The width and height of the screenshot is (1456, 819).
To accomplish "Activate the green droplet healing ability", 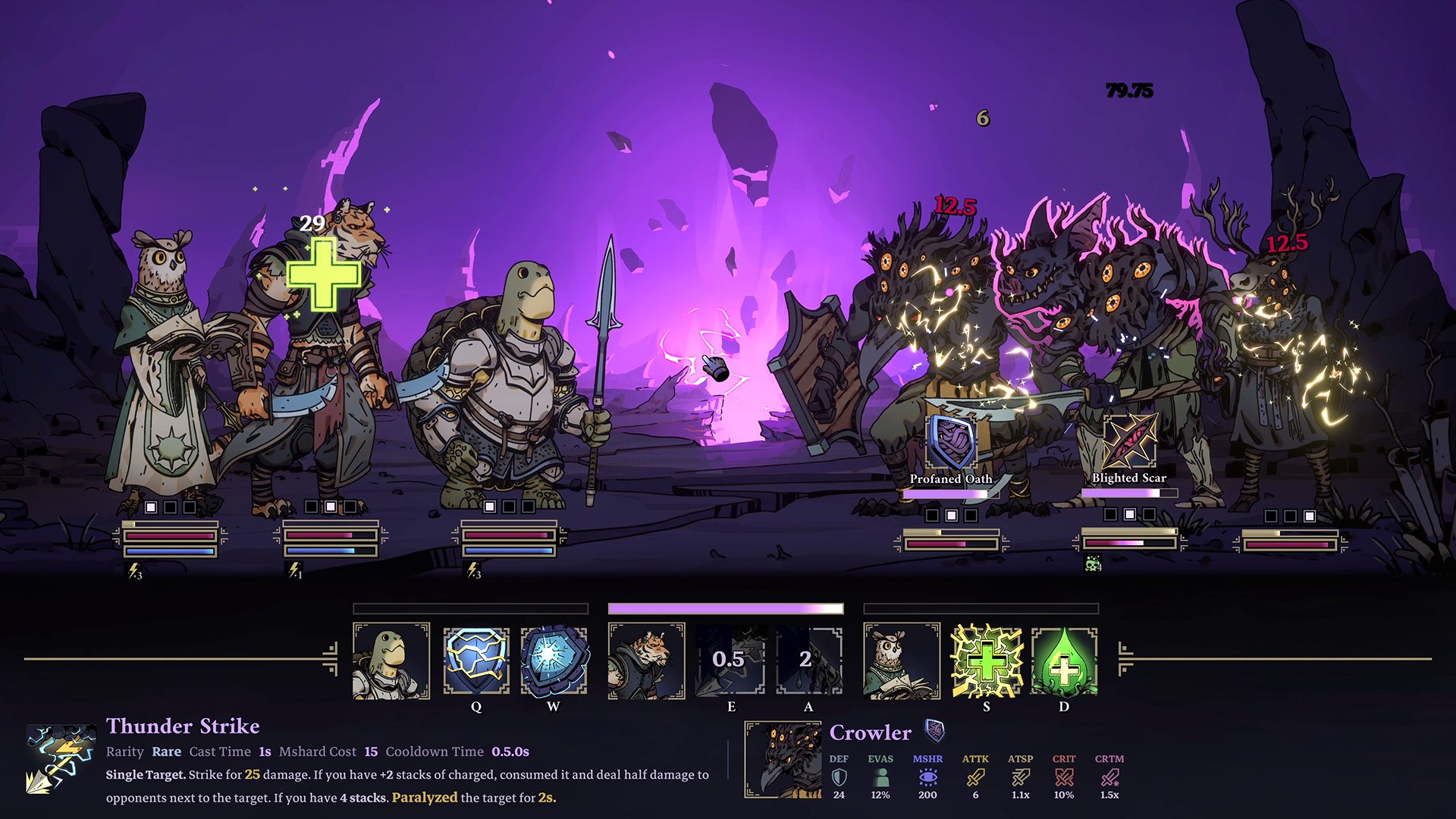I will pyautogui.click(x=1064, y=661).
